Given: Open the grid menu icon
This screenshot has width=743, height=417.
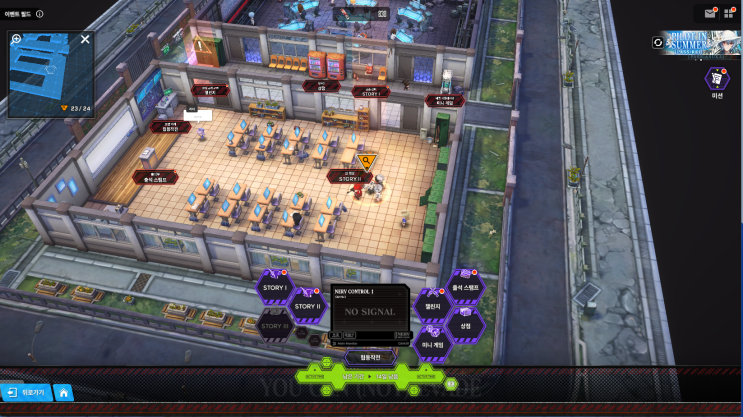Looking at the screenshot, I should coord(730,13).
